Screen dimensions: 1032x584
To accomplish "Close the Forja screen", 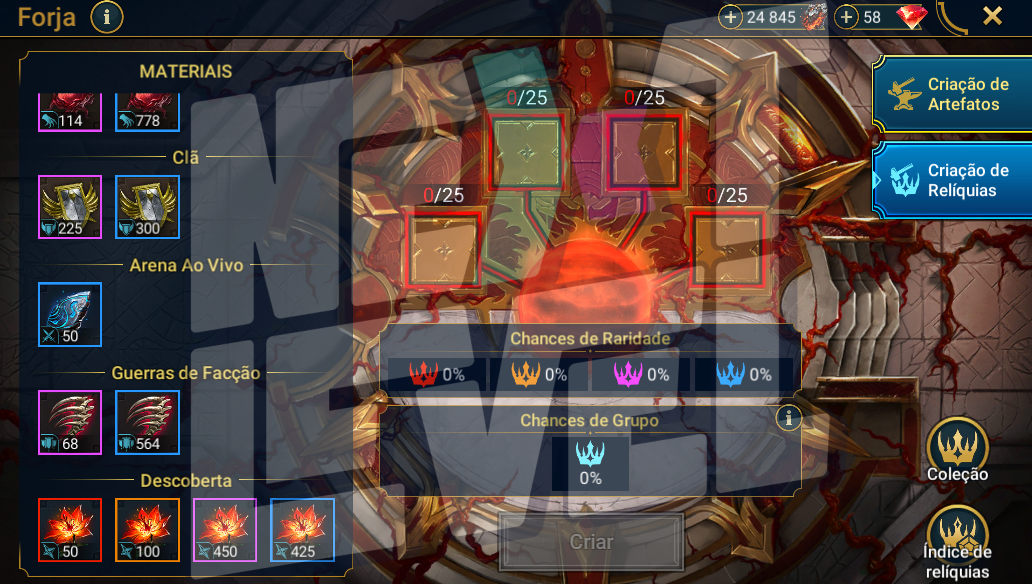I will [x=992, y=16].
